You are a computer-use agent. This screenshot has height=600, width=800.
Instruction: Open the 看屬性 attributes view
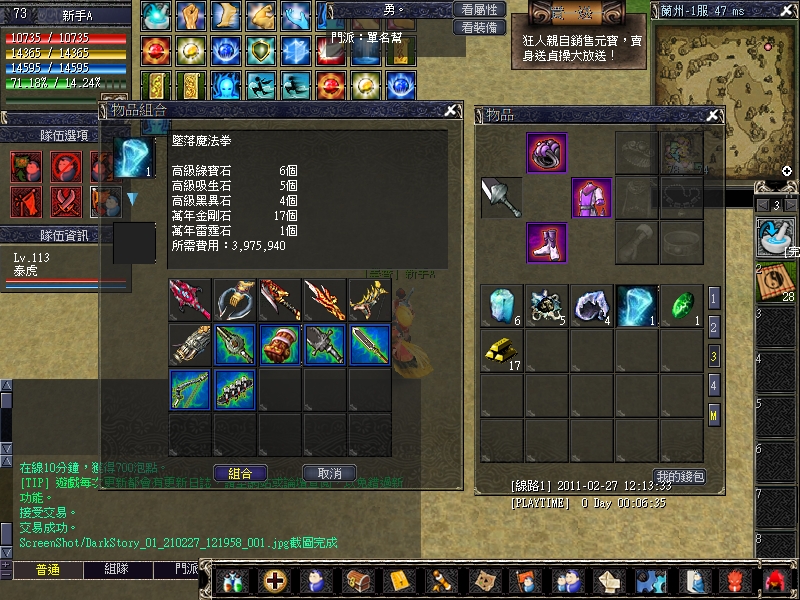[x=477, y=9]
